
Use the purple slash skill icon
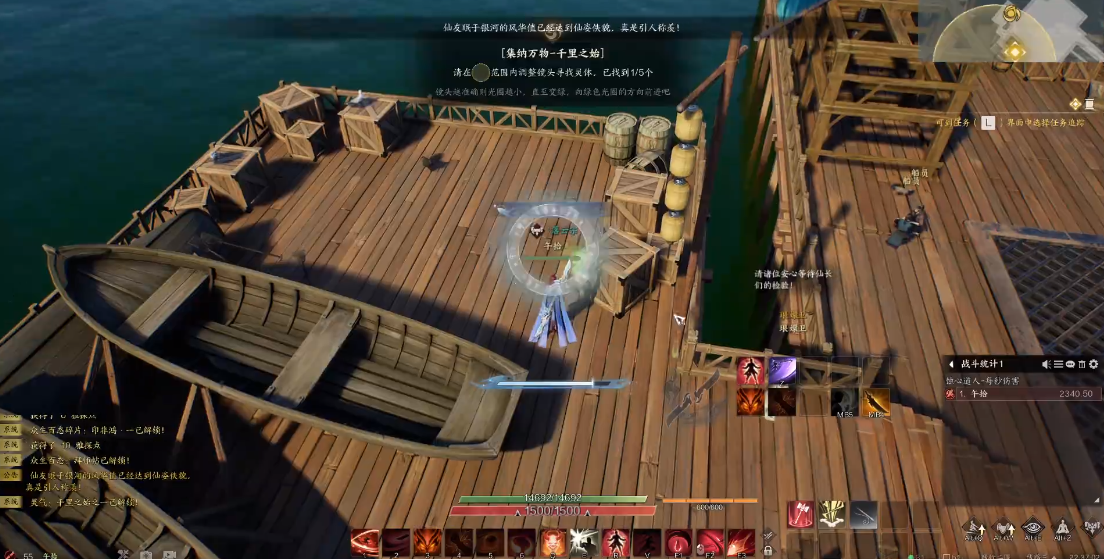[x=782, y=371]
